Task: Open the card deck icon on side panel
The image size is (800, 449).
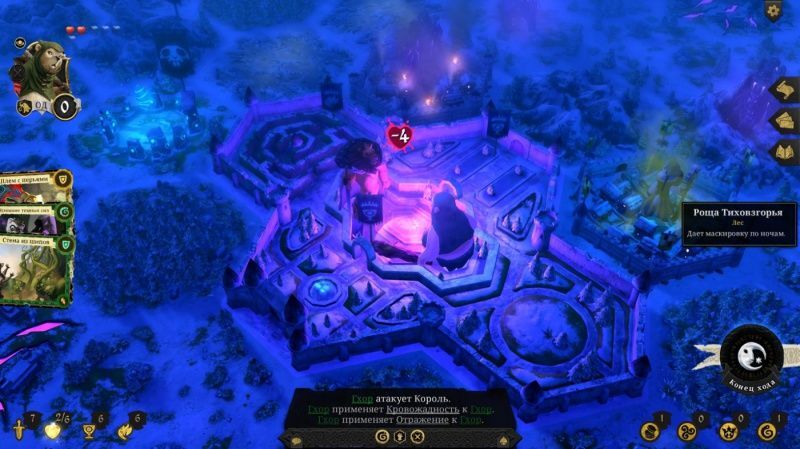Action: pos(783,120)
